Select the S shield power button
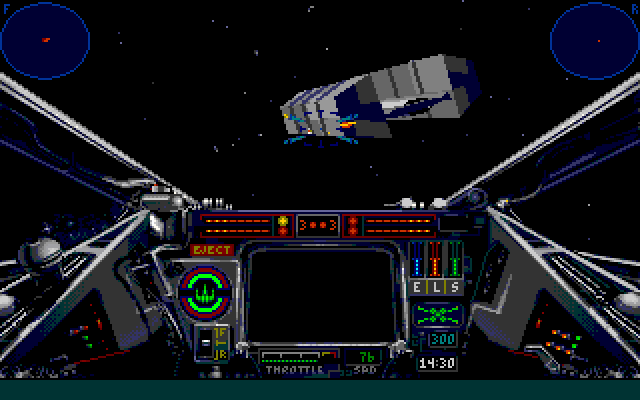The height and width of the screenshot is (400, 640). (x=455, y=287)
